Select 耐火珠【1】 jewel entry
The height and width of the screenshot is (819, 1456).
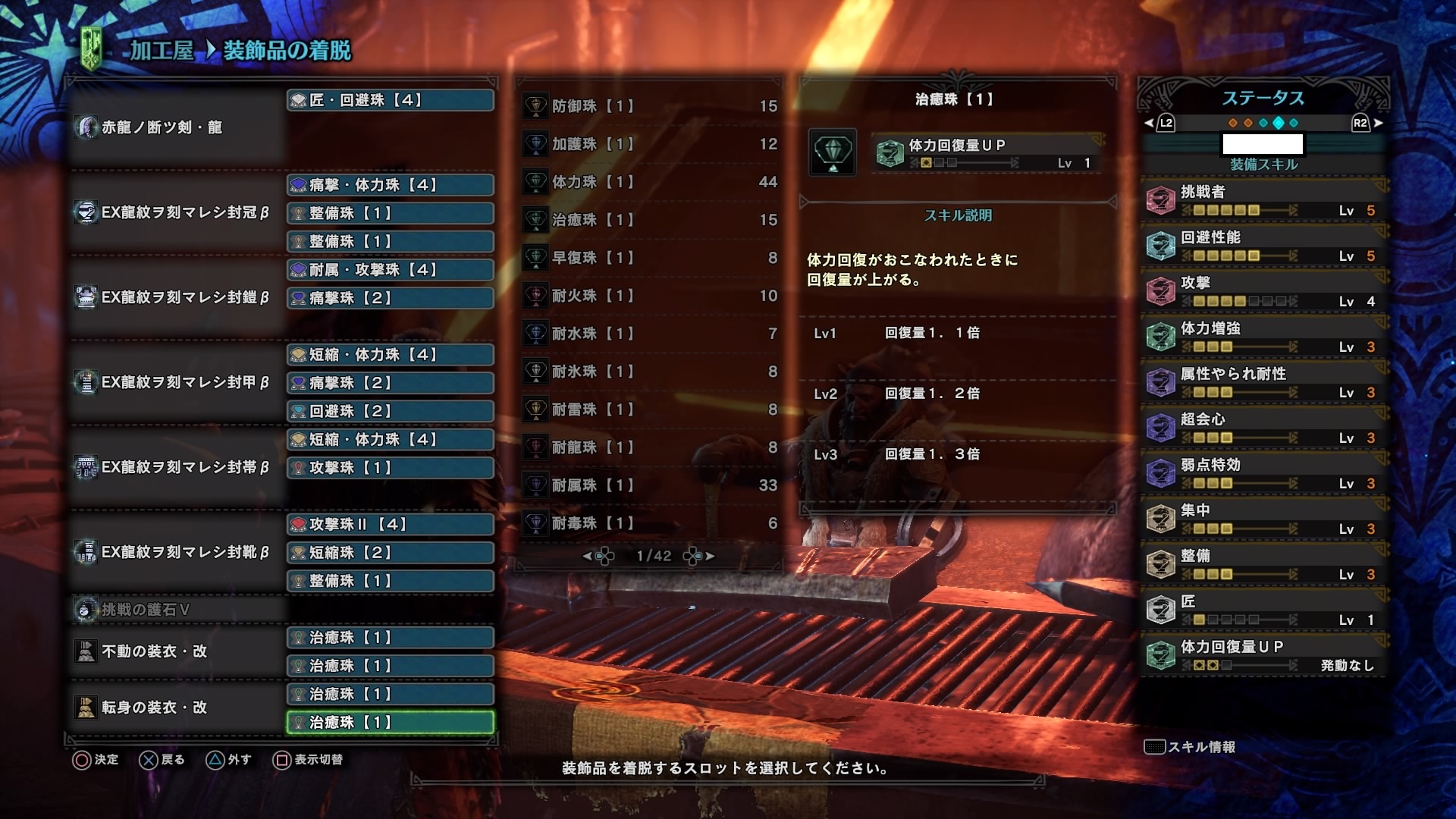click(x=650, y=296)
